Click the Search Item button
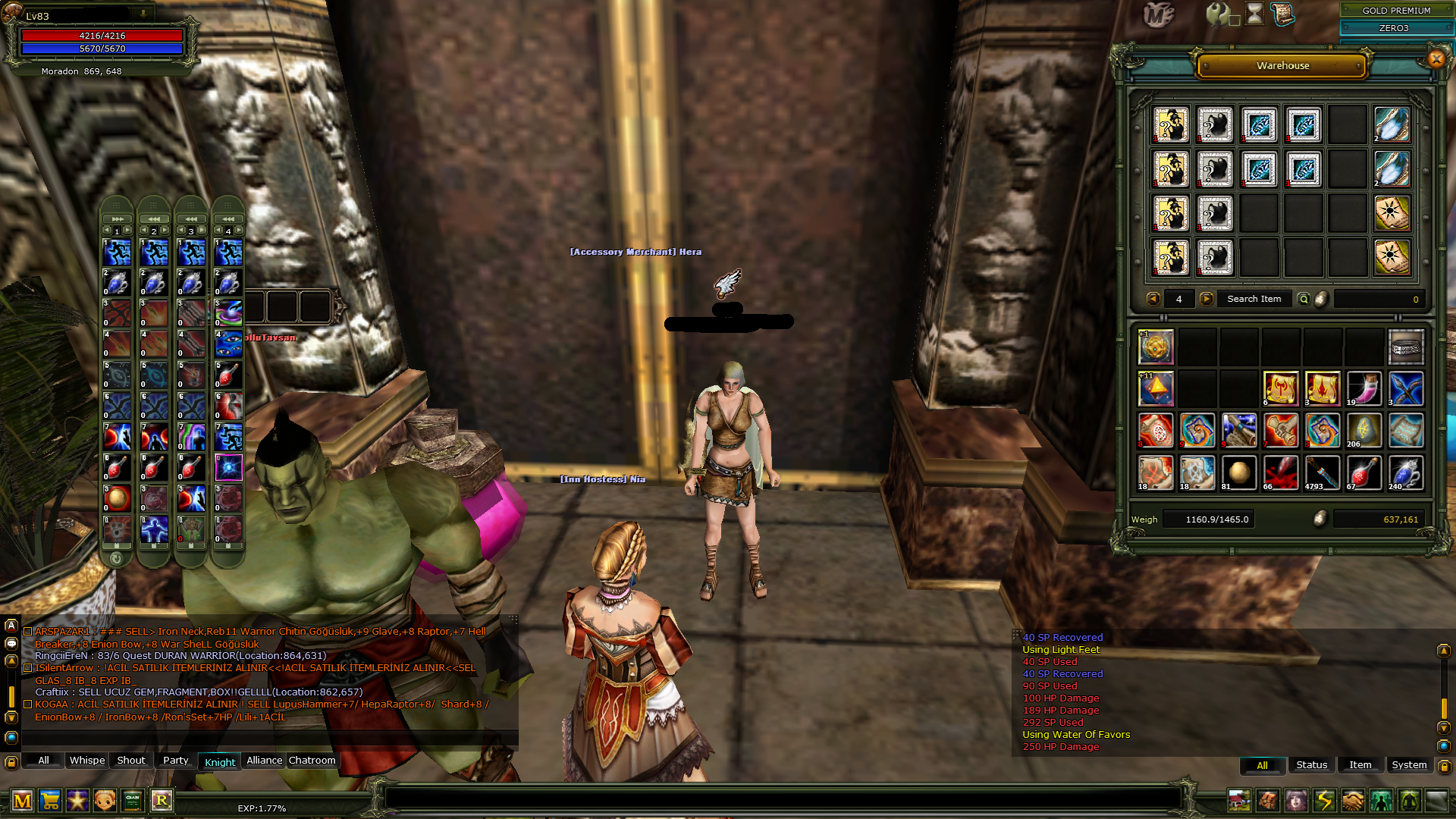Viewport: 1456px width, 819px height. (x=1255, y=299)
